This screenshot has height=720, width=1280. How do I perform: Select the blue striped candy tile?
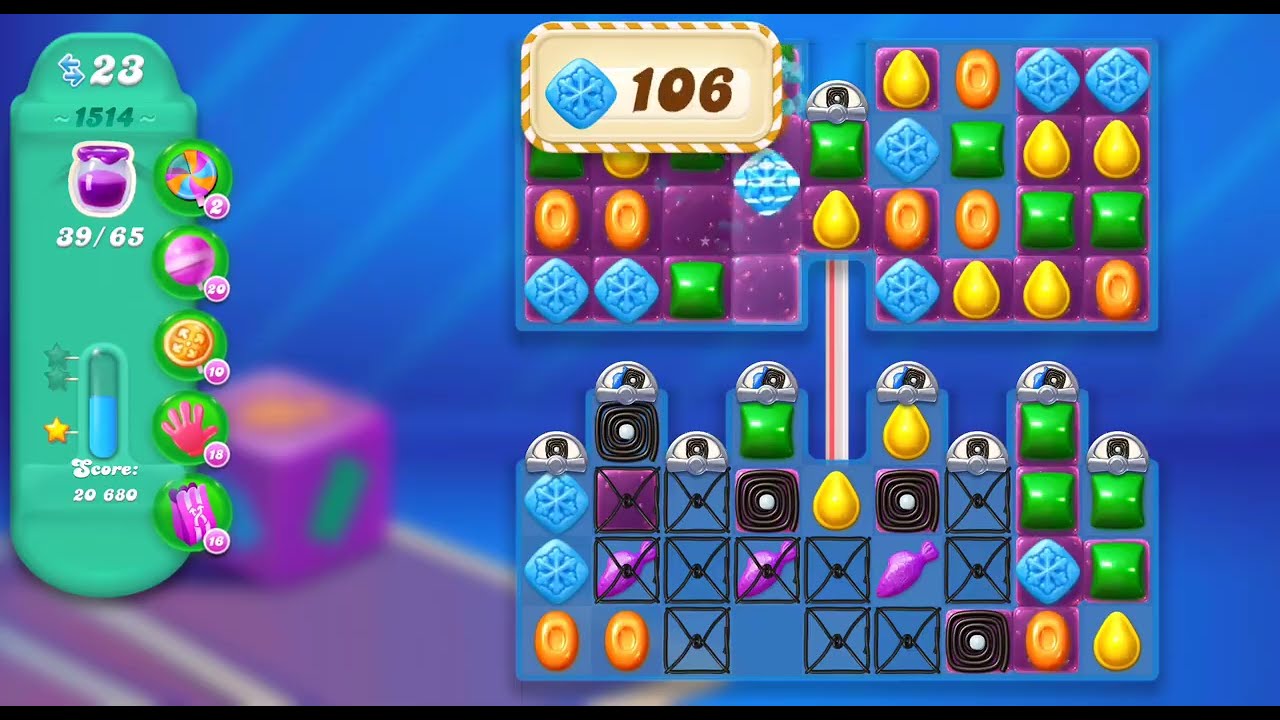click(766, 184)
